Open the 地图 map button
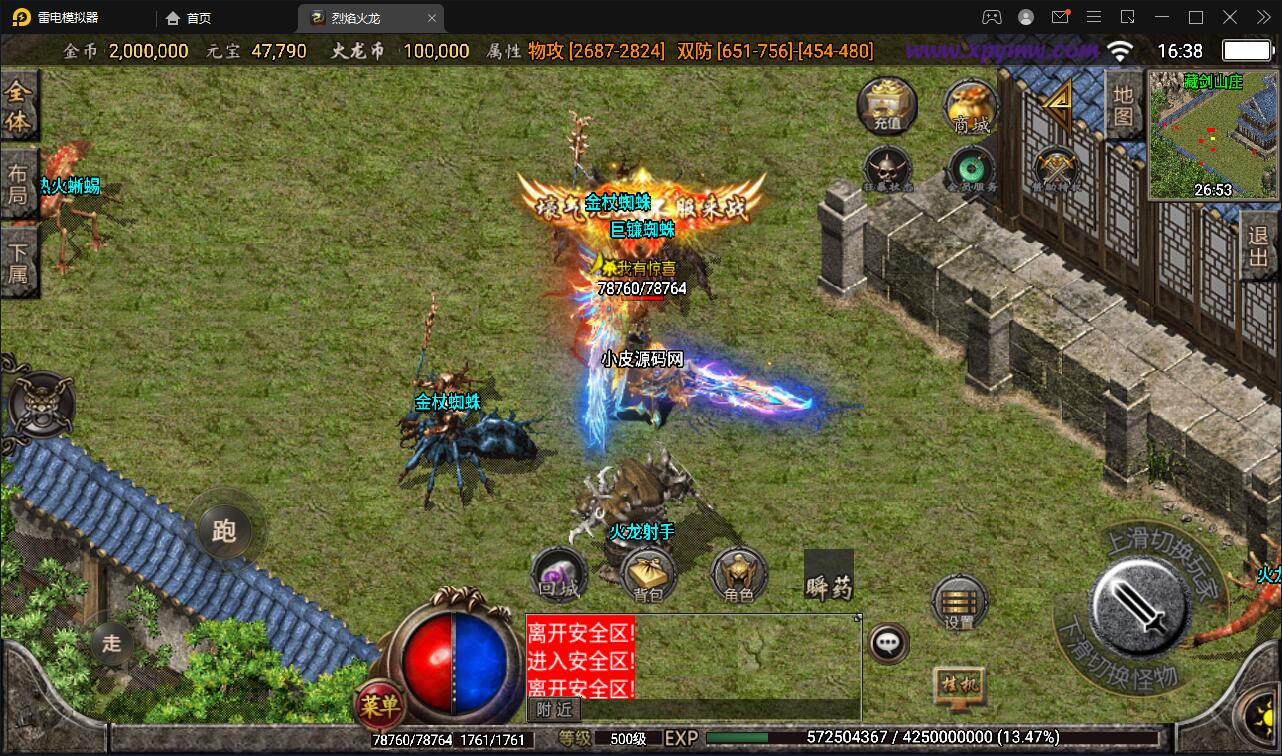The height and width of the screenshot is (756, 1282). coord(1124,105)
